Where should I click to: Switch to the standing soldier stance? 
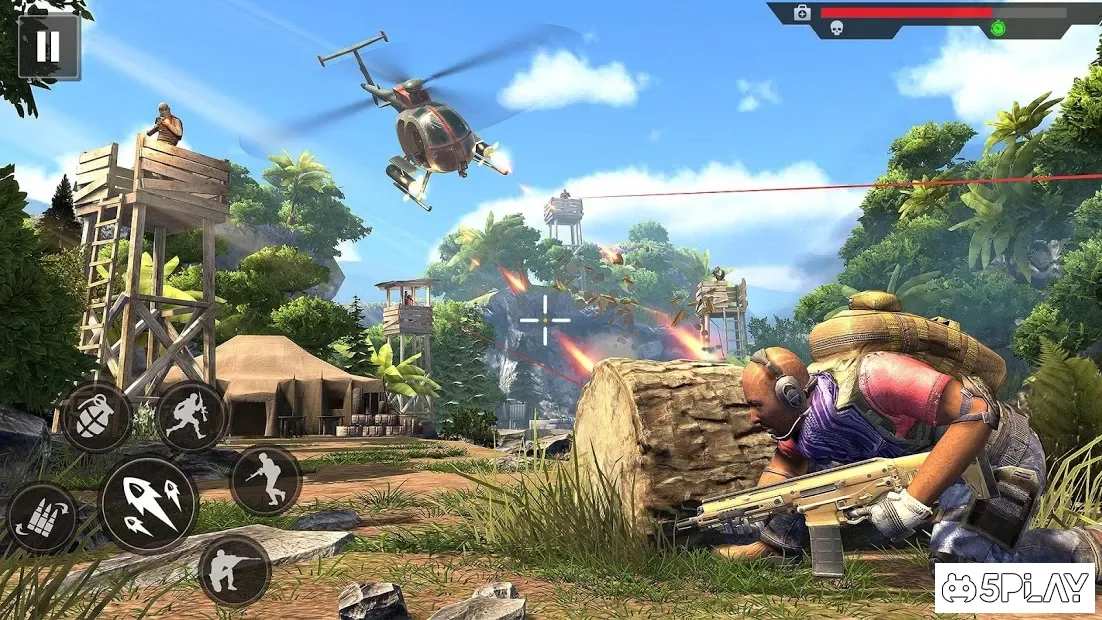265,480
